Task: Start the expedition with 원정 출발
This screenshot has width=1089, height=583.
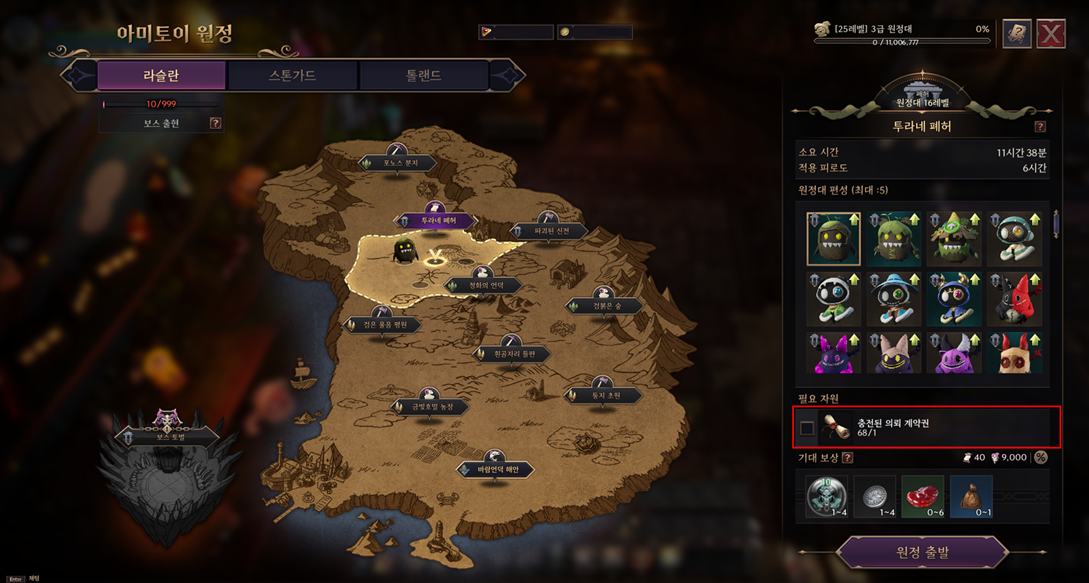Action: coord(921,552)
